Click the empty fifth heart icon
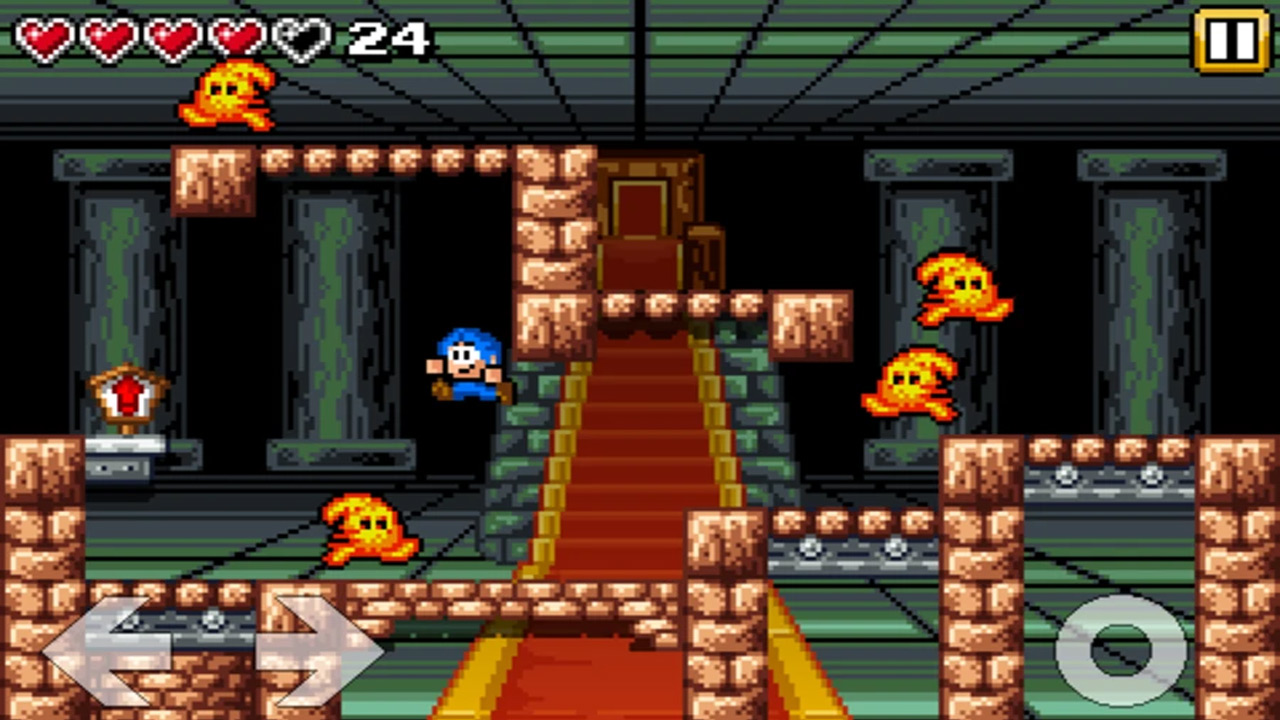 300,35
